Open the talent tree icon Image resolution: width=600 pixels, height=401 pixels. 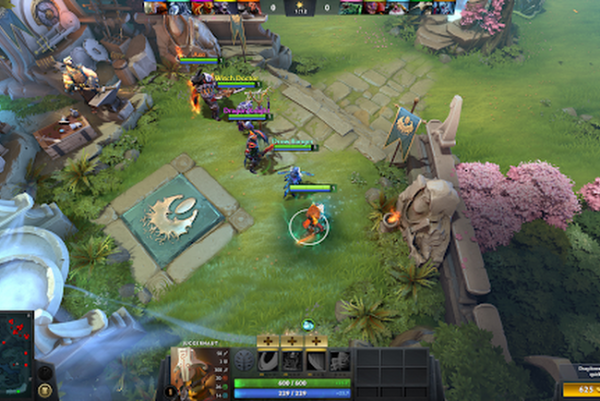pos(244,362)
